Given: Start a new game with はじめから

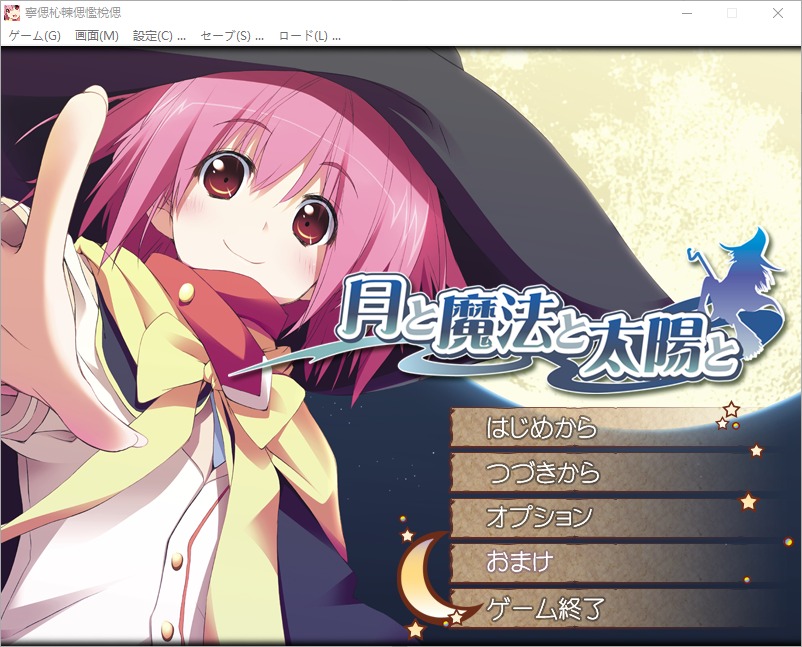Looking at the screenshot, I should coord(541,428).
